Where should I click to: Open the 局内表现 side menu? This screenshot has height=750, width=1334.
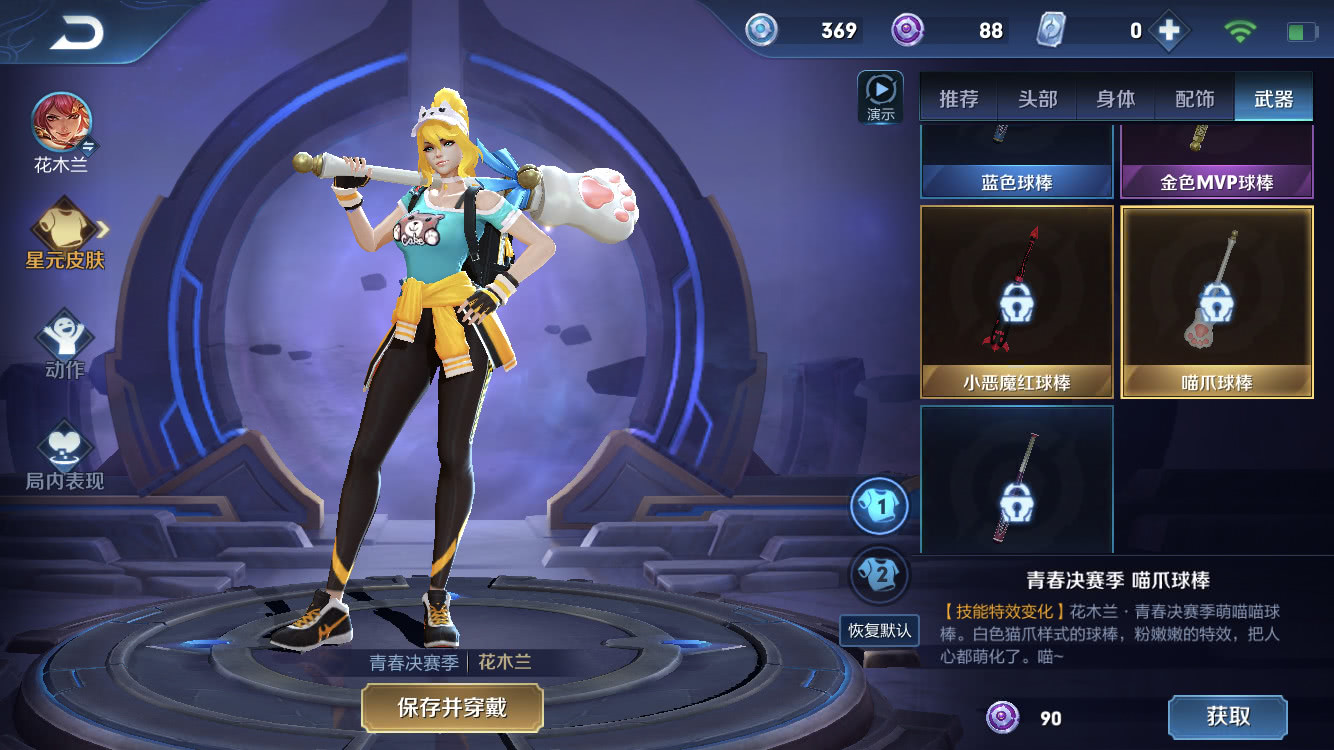[65, 455]
